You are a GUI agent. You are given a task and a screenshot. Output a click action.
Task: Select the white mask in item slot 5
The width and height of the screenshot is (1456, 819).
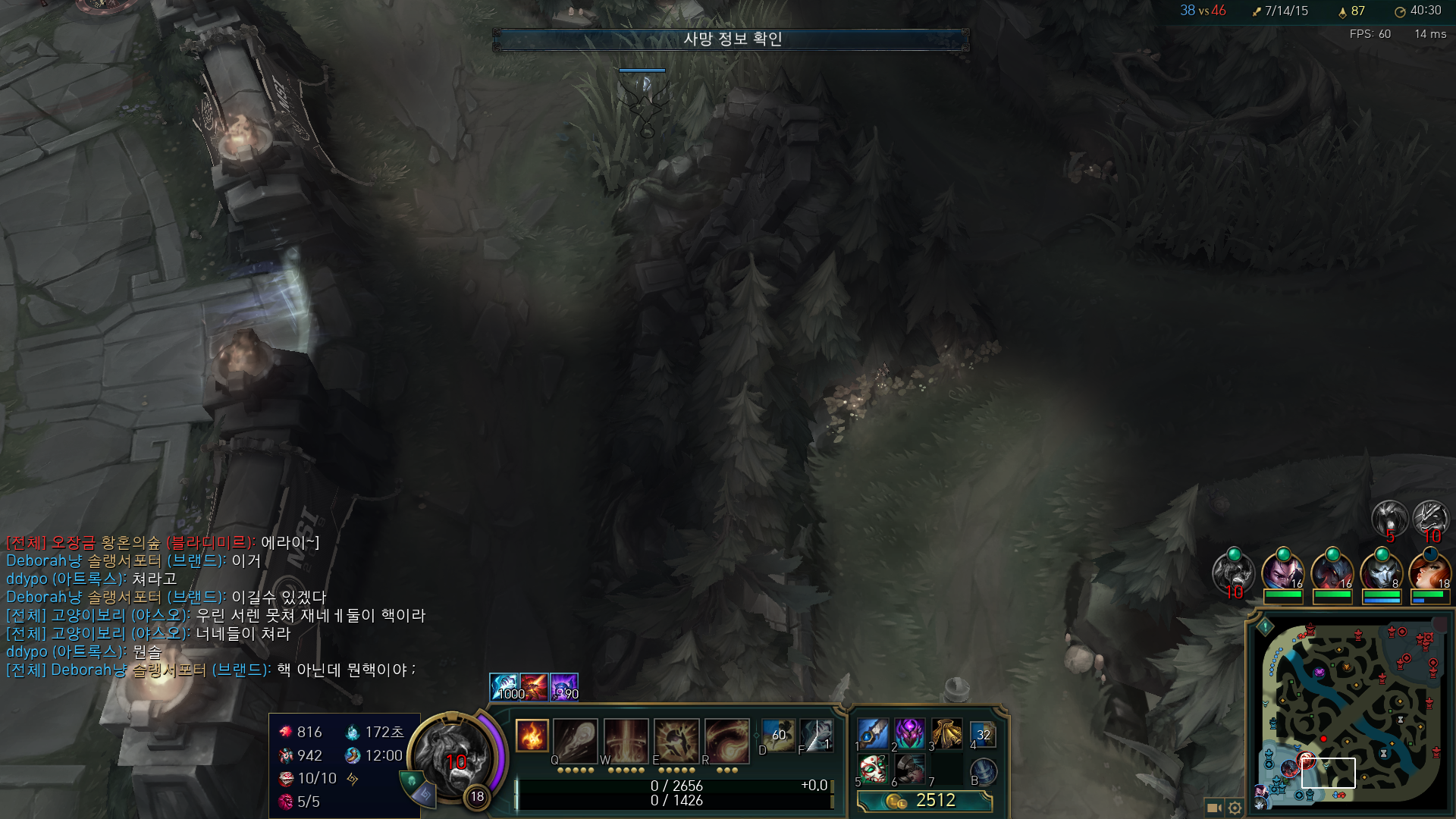[873, 770]
